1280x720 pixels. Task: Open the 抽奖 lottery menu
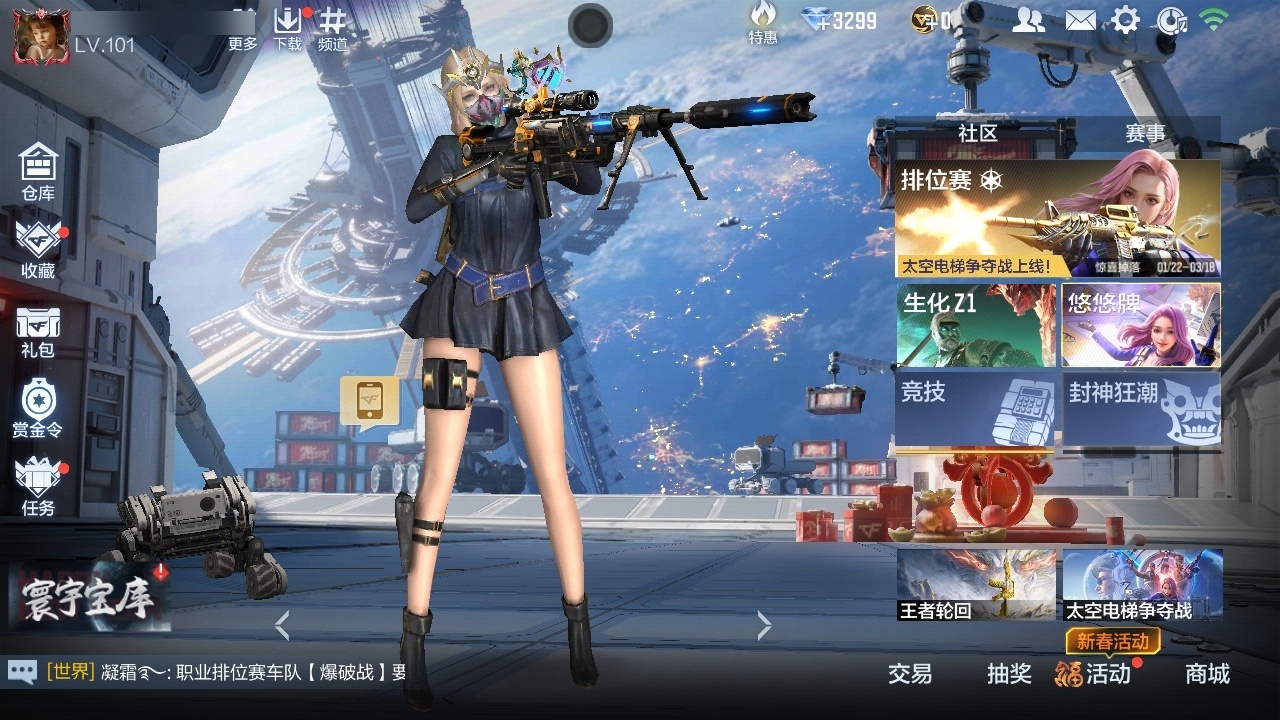1009,674
